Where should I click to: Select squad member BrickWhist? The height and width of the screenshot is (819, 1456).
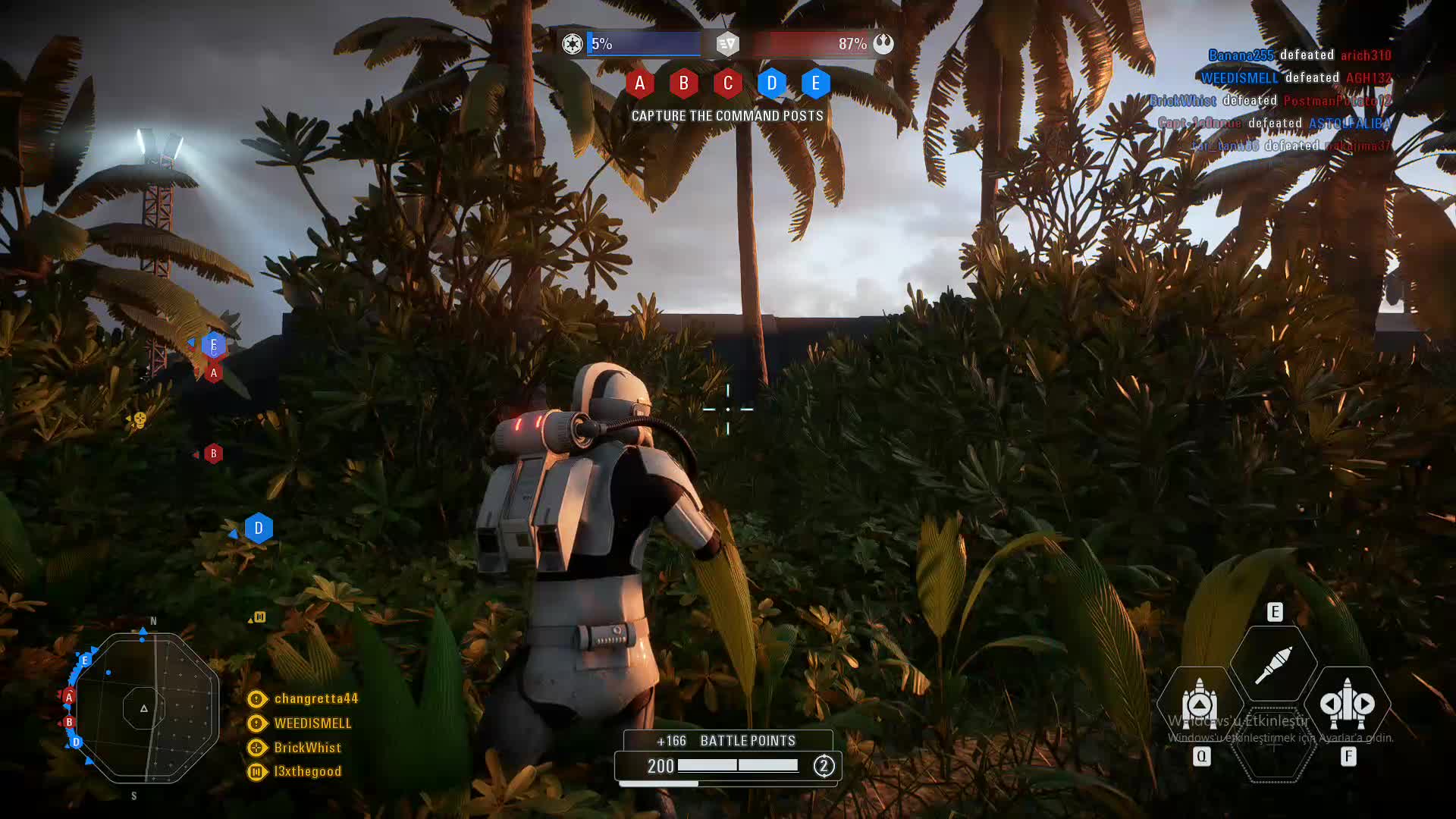click(307, 748)
